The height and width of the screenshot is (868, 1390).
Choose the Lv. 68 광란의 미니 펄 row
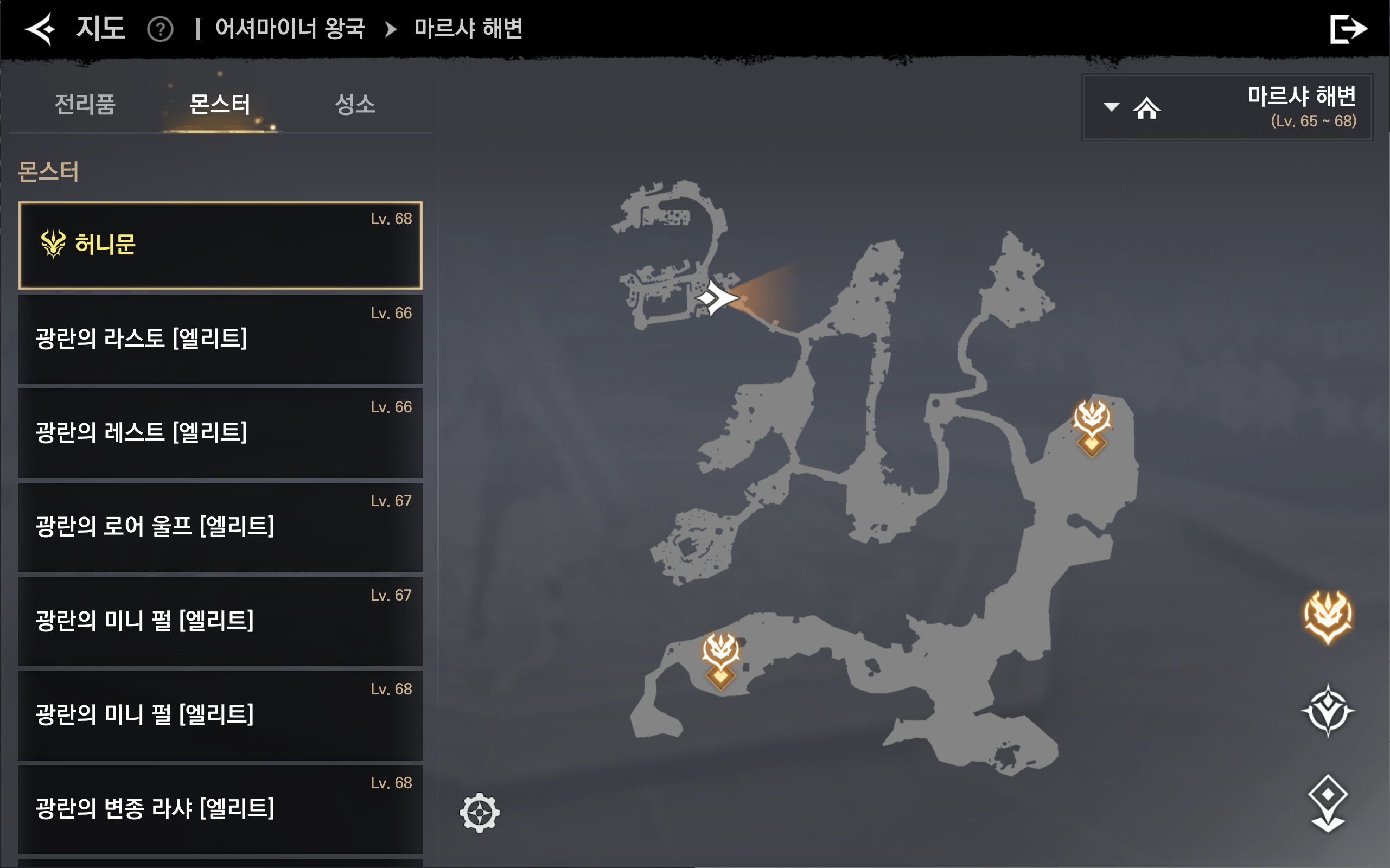(x=220, y=716)
